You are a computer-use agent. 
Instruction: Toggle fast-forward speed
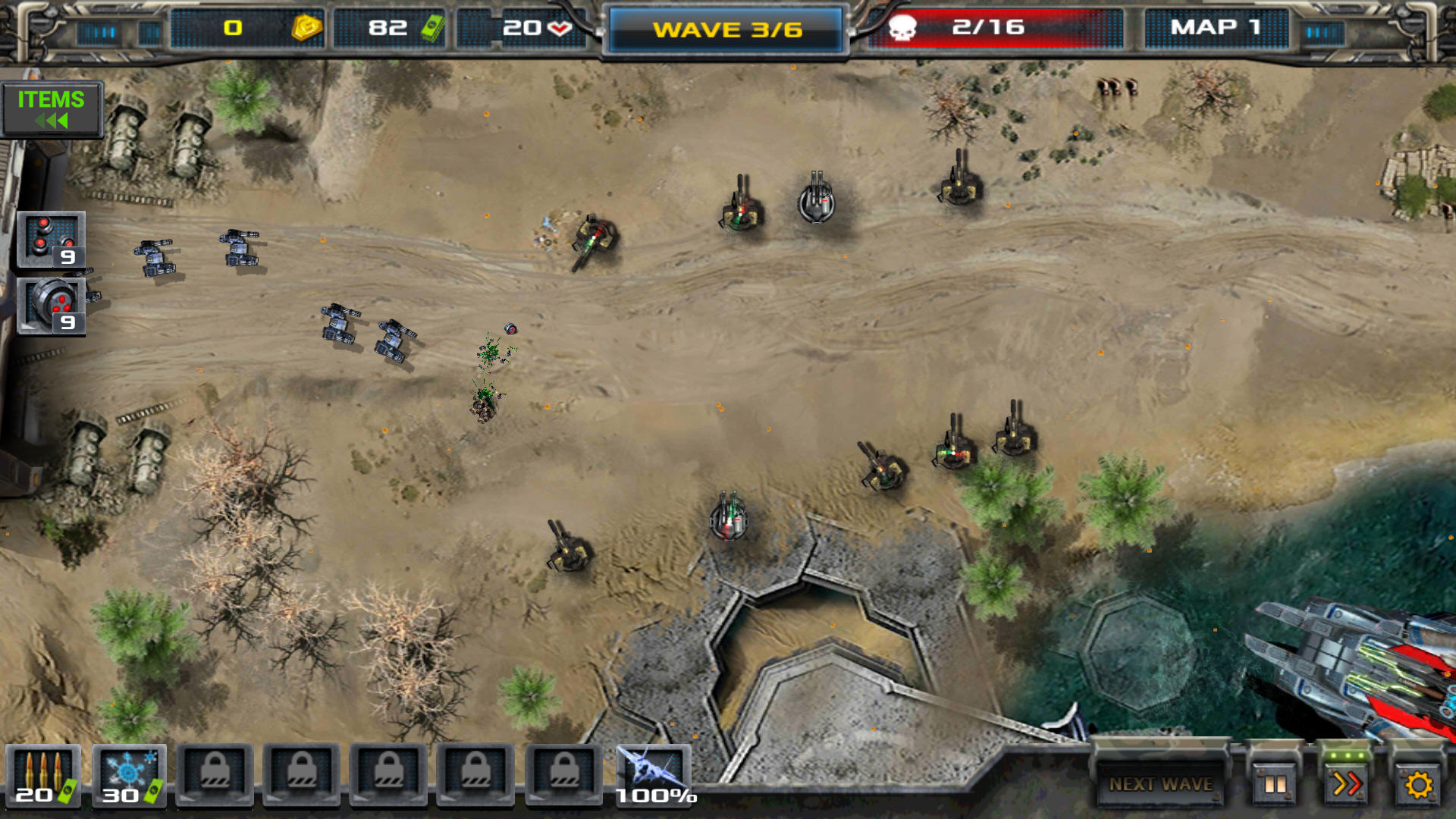tap(1346, 783)
